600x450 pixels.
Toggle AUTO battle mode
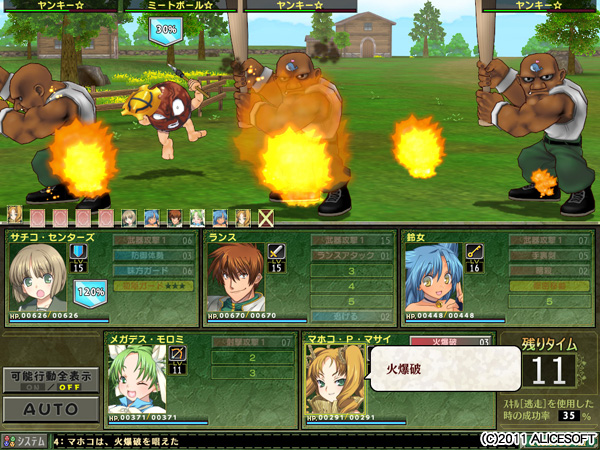(x=49, y=409)
